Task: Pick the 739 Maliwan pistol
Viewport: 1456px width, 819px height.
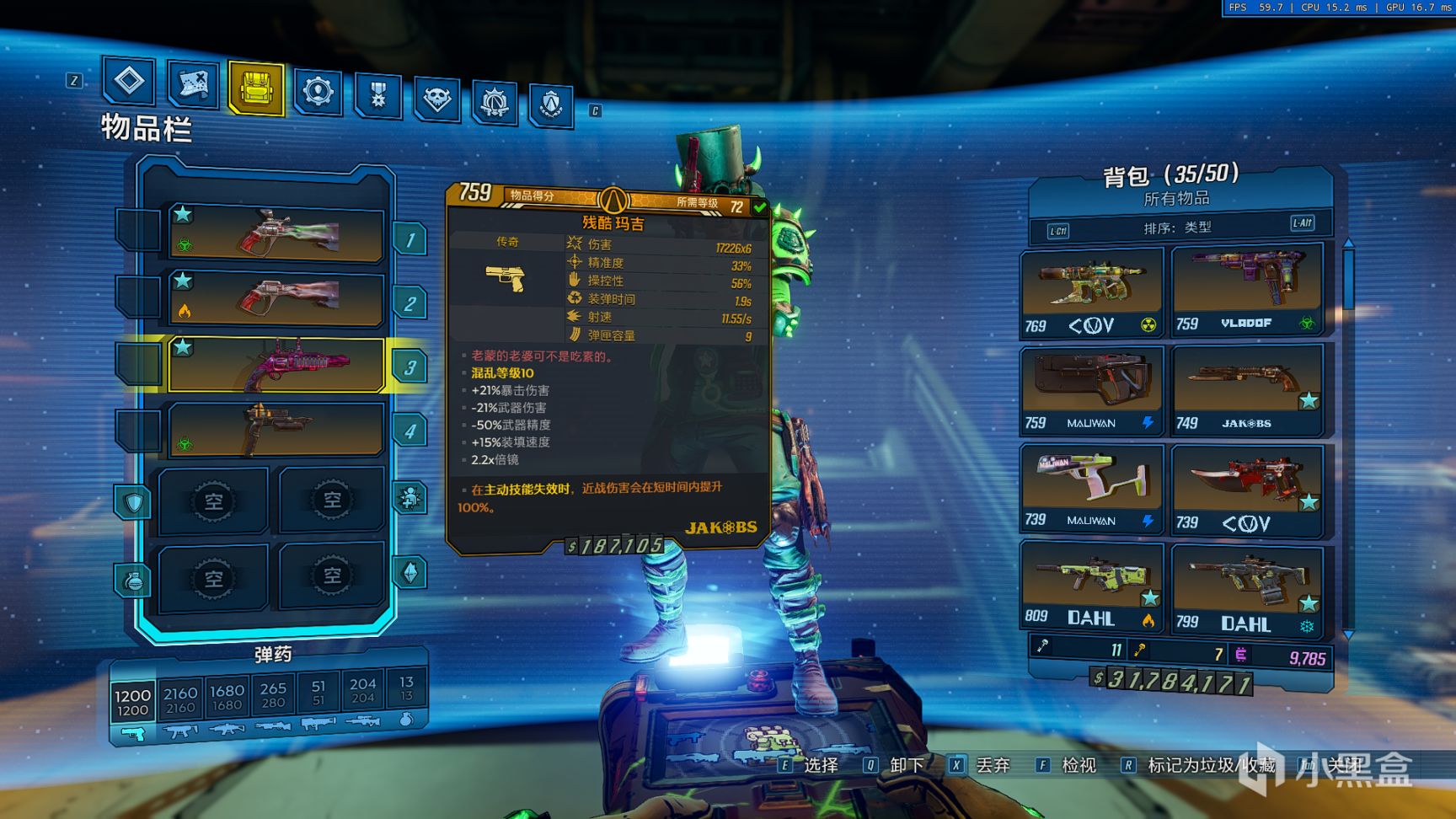Action: tap(1092, 489)
